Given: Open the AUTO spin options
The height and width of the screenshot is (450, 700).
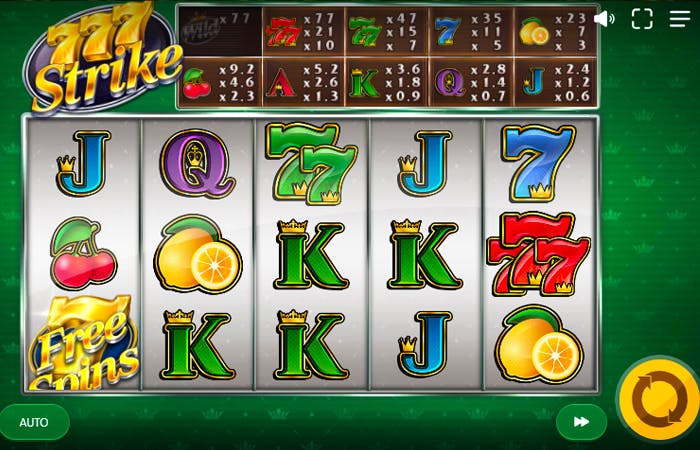Looking at the screenshot, I should (34, 422).
